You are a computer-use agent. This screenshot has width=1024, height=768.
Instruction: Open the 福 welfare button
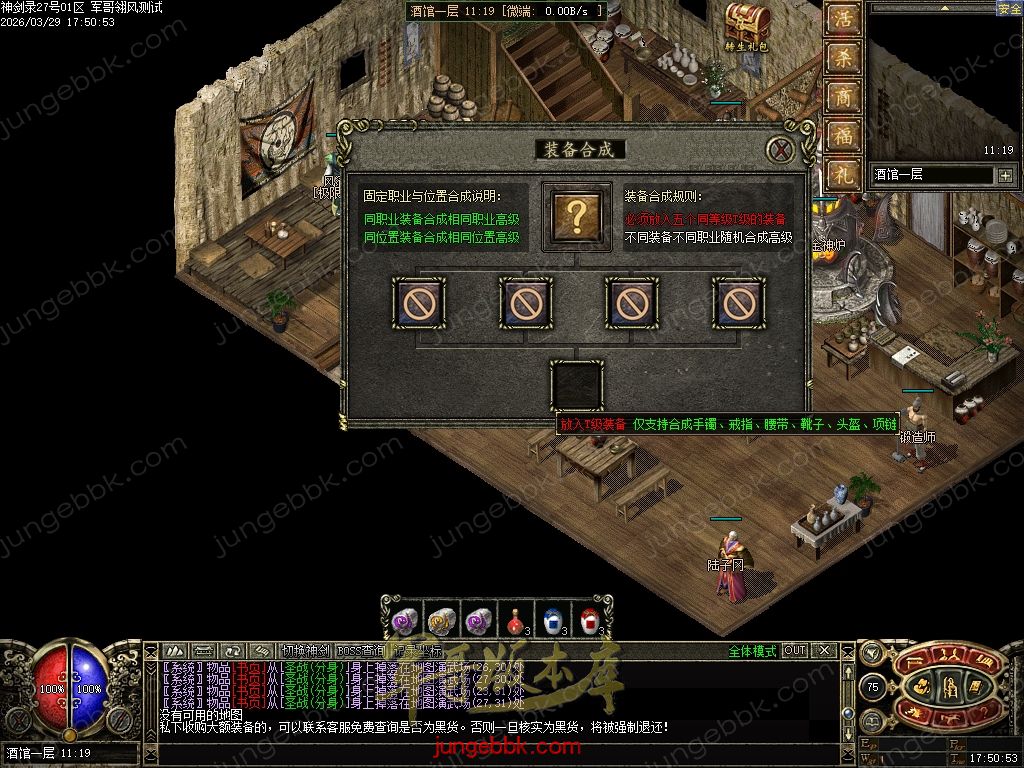[845, 136]
